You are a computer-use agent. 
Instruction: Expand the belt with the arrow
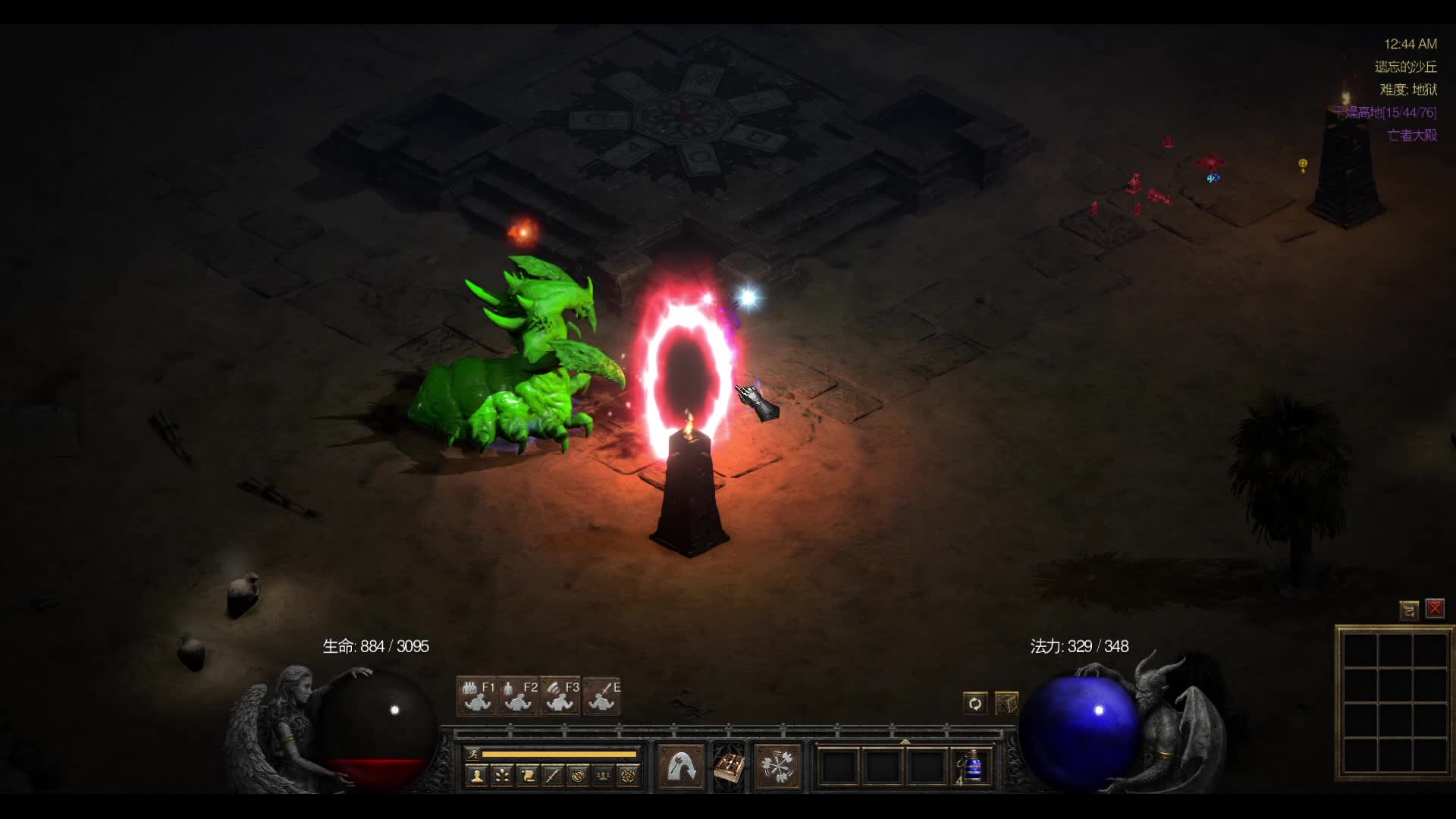tap(905, 741)
